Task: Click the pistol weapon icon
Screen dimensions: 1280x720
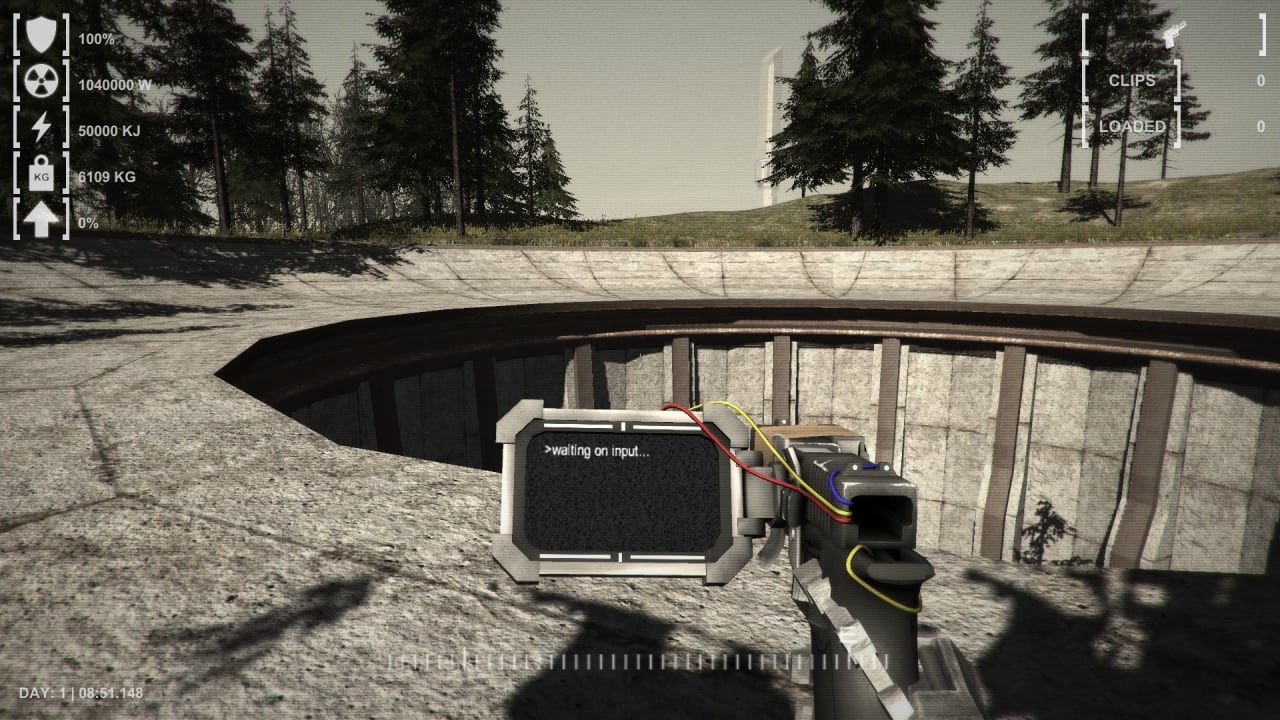Action: click(x=1172, y=34)
